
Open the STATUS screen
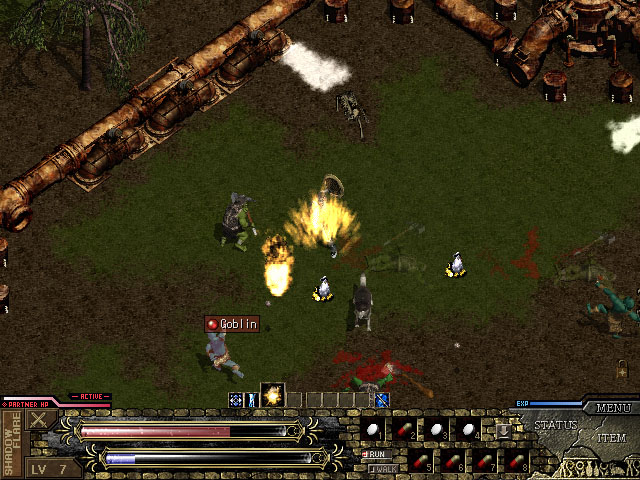point(555,426)
